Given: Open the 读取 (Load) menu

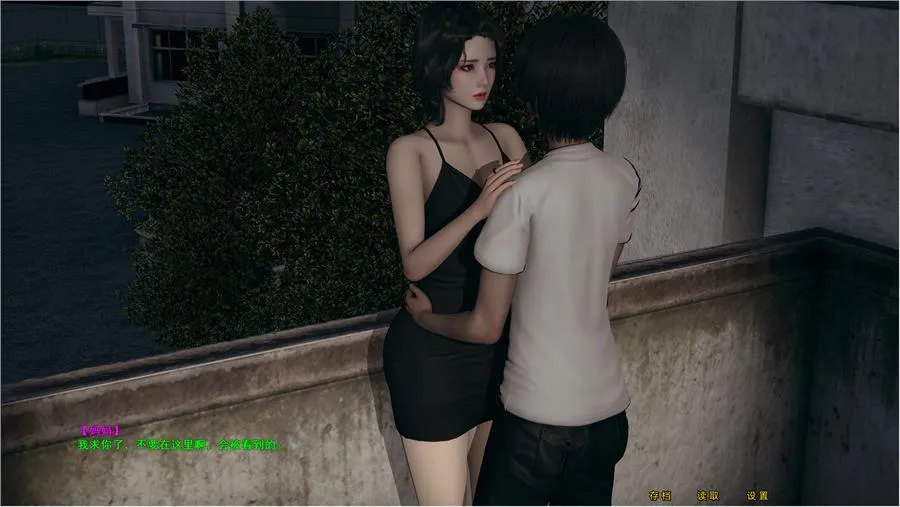Looking at the screenshot, I should click(708, 495).
